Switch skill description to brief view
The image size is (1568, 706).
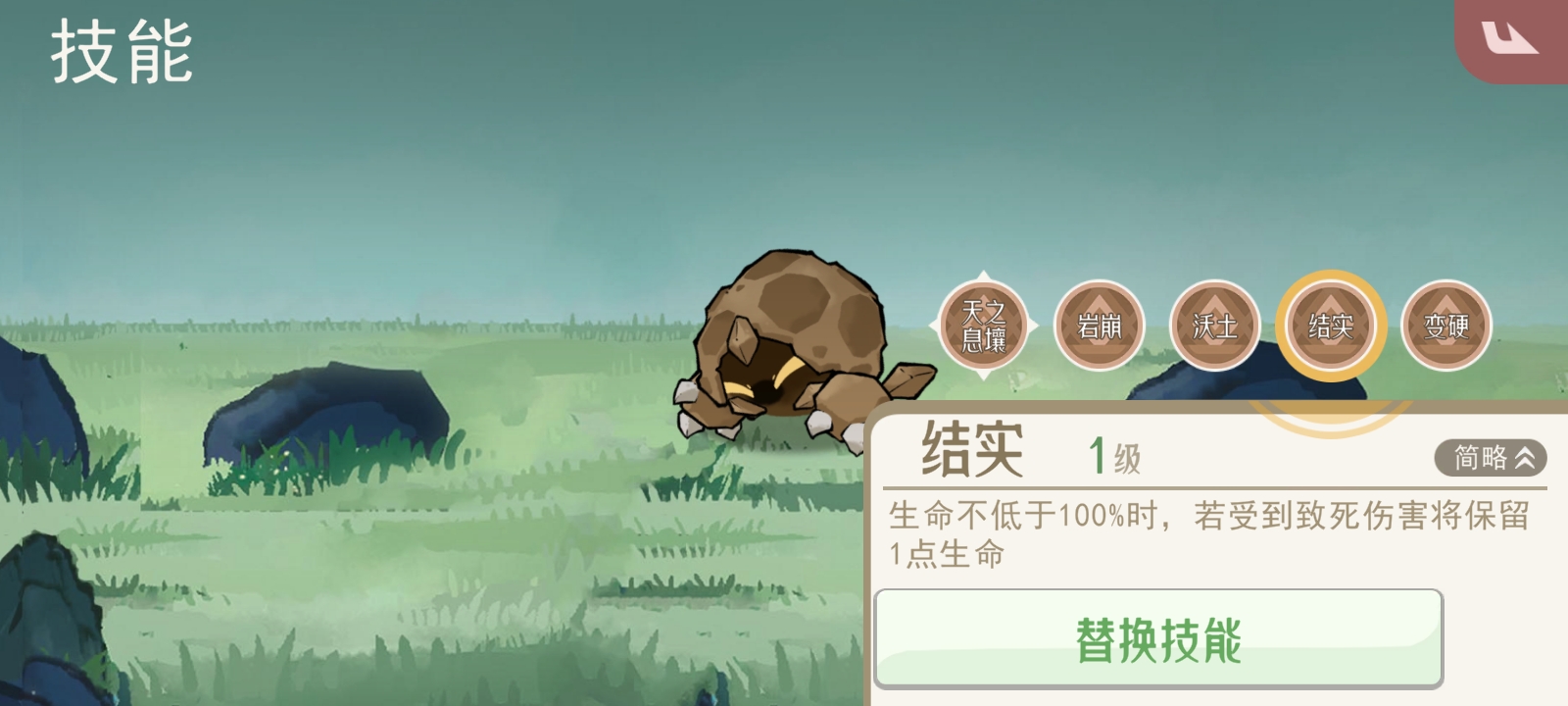pyautogui.click(x=1491, y=456)
